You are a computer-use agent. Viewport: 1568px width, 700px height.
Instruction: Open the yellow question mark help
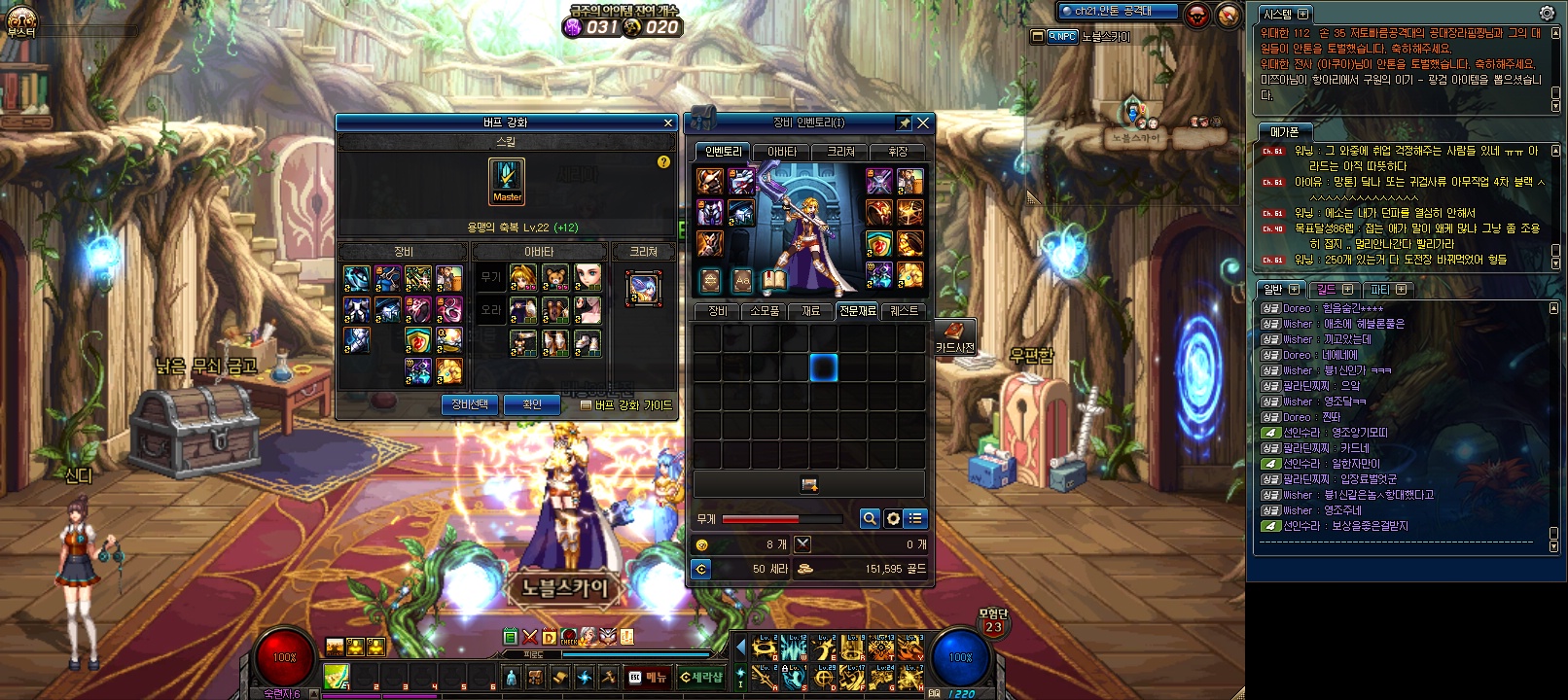click(x=663, y=162)
